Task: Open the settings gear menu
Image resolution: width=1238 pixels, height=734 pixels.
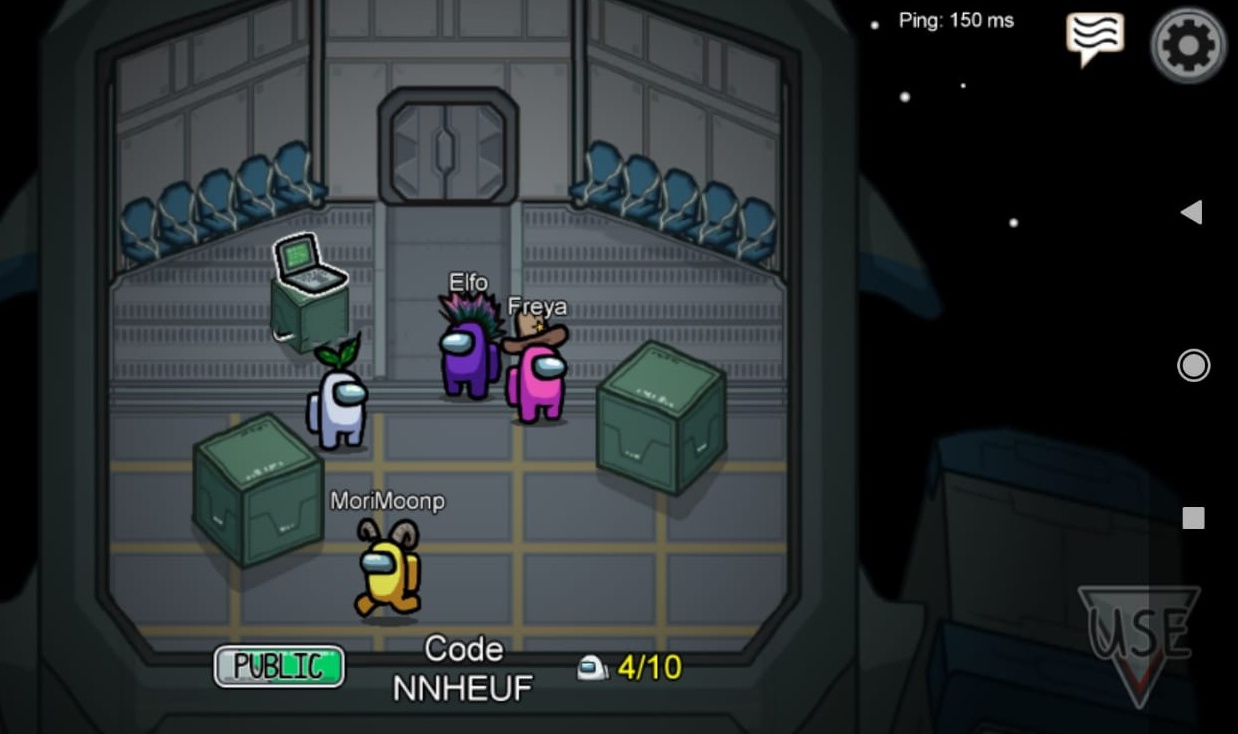Action: point(1188,44)
